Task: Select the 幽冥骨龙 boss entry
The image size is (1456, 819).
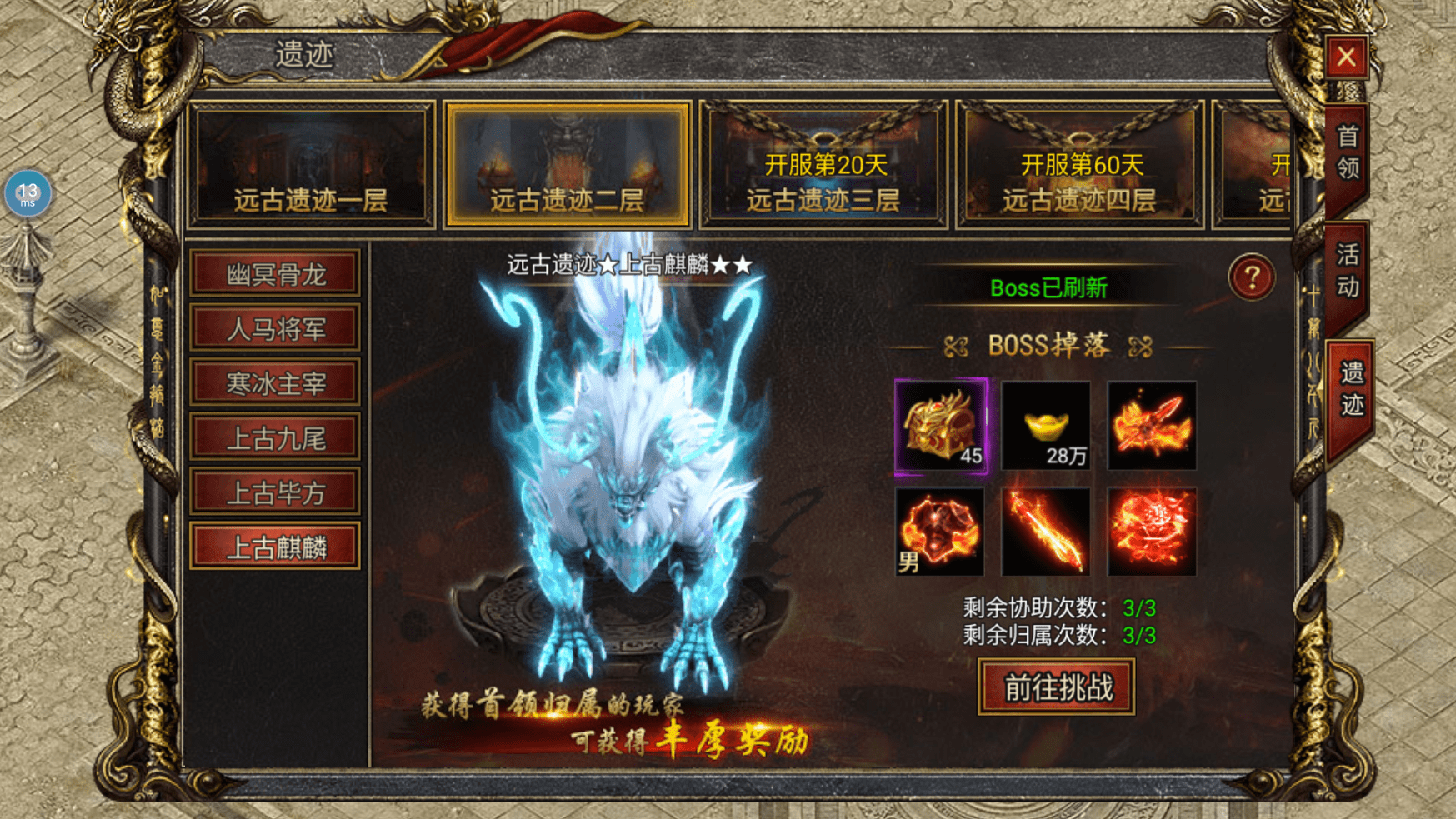Action: pyautogui.click(x=276, y=275)
